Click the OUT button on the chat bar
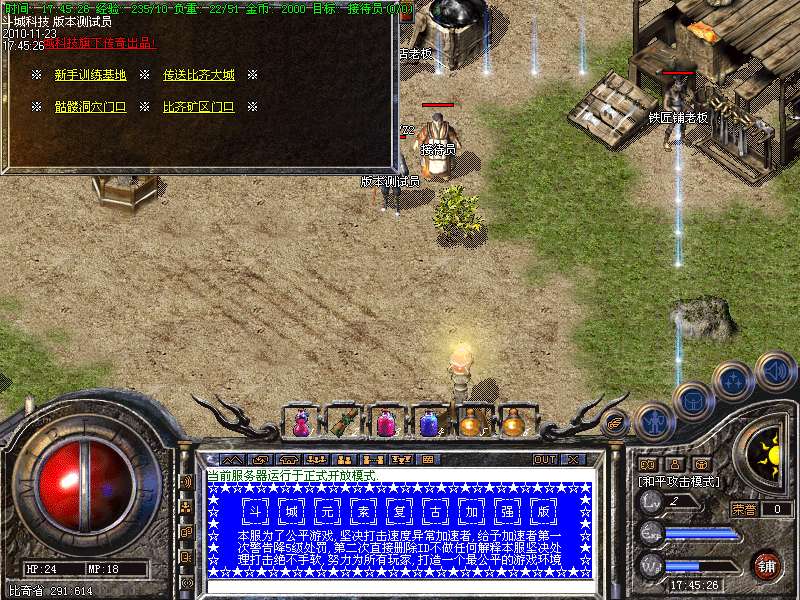This screenshot has width=800, height=600. (x=544, y=459)
